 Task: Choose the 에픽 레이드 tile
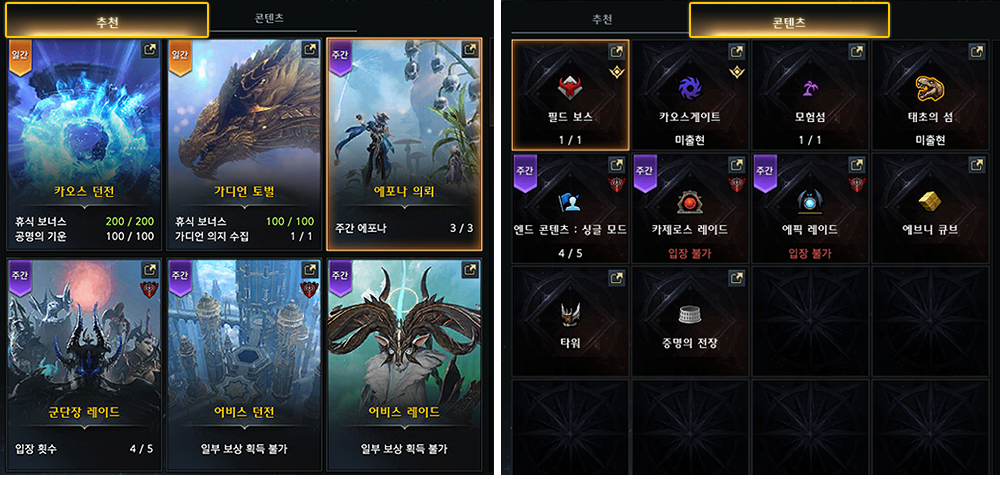(810, 207)
